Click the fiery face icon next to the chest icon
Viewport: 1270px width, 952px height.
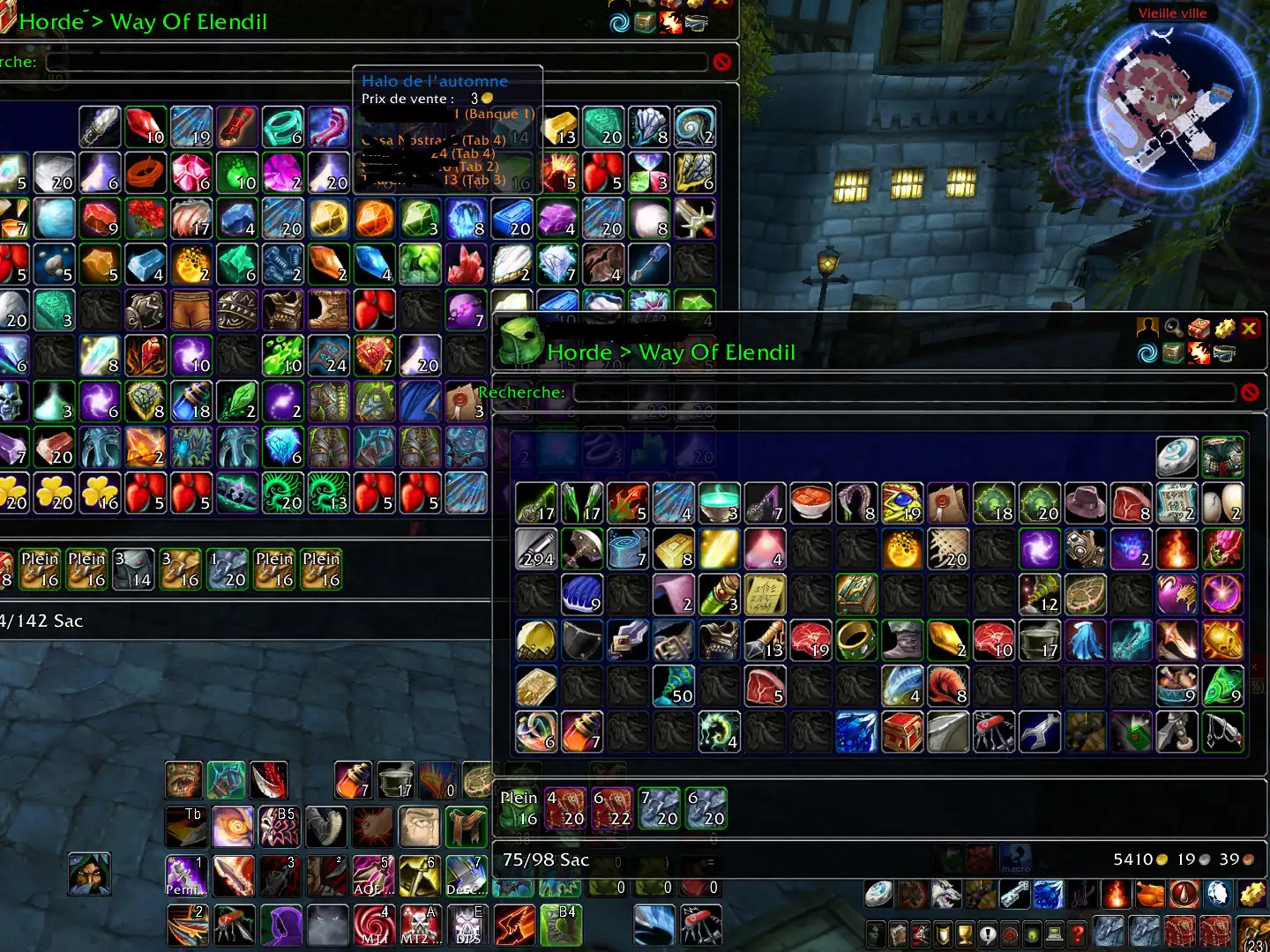1199,353
